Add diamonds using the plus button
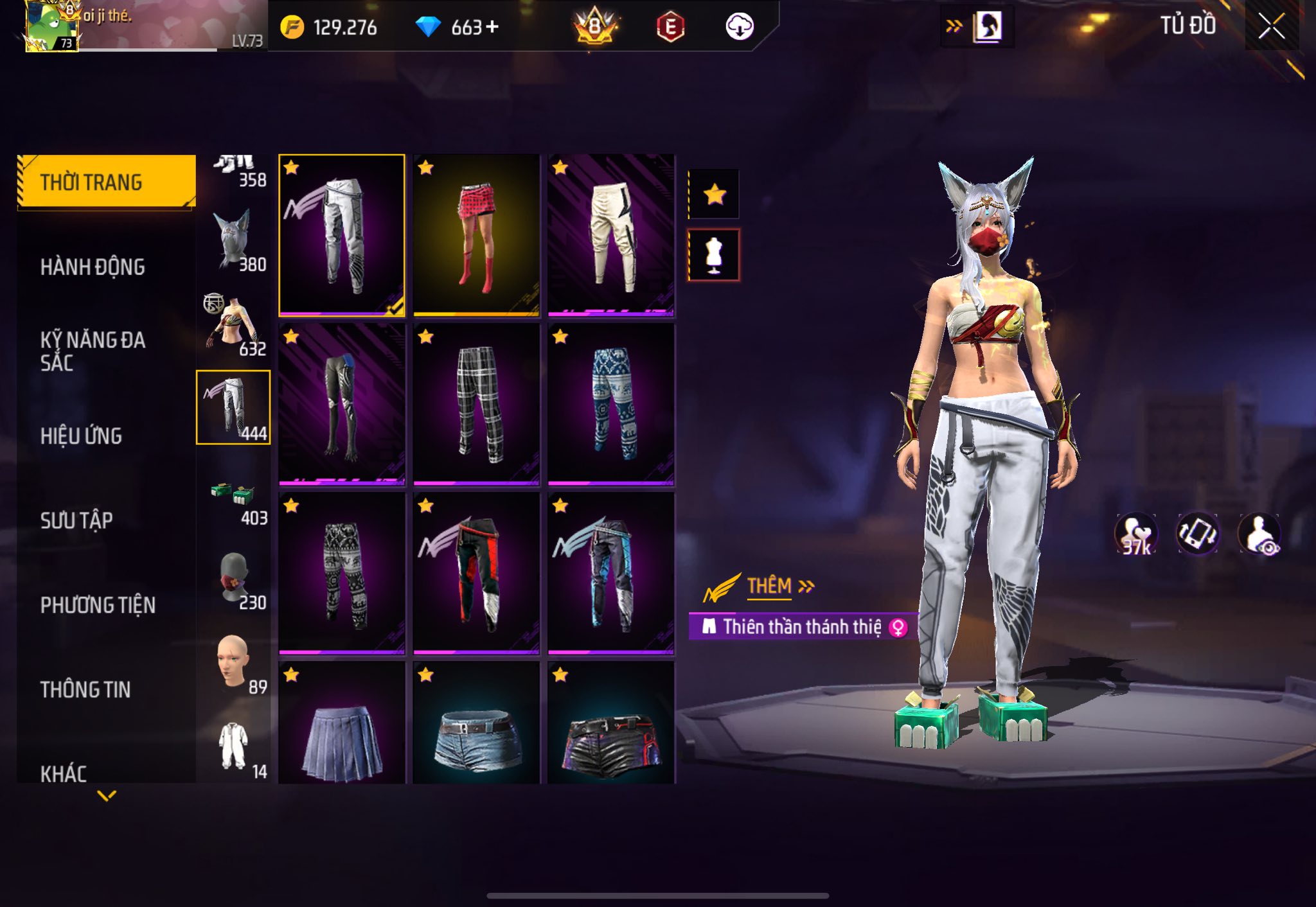 (x=492, y=27)
